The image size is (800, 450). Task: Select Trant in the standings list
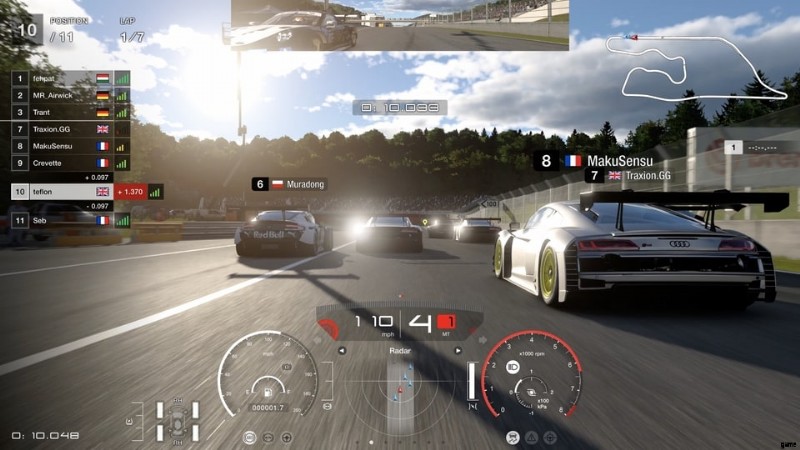click(60, 112)
